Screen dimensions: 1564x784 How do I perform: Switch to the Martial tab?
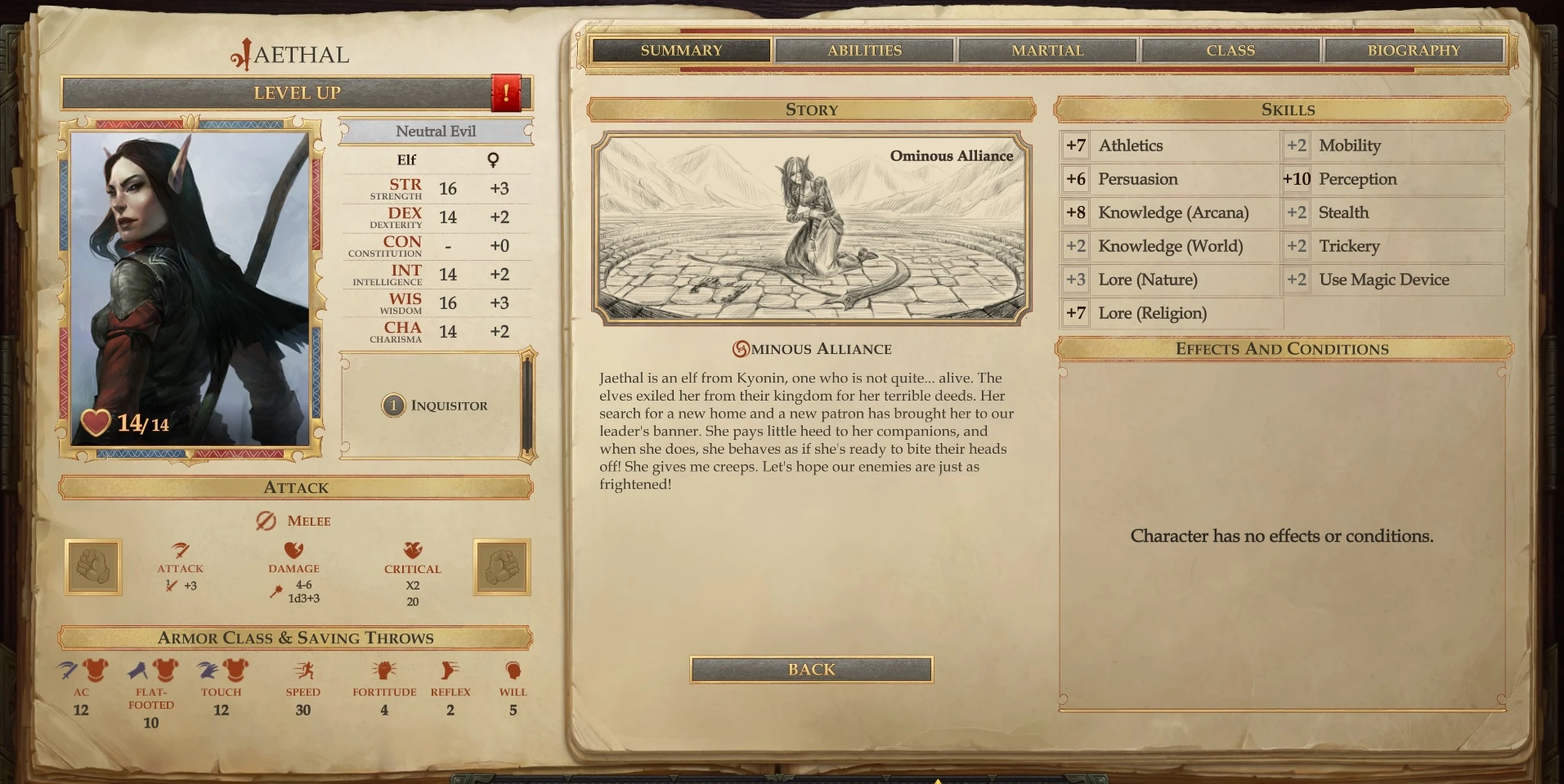coord(1046,50)
